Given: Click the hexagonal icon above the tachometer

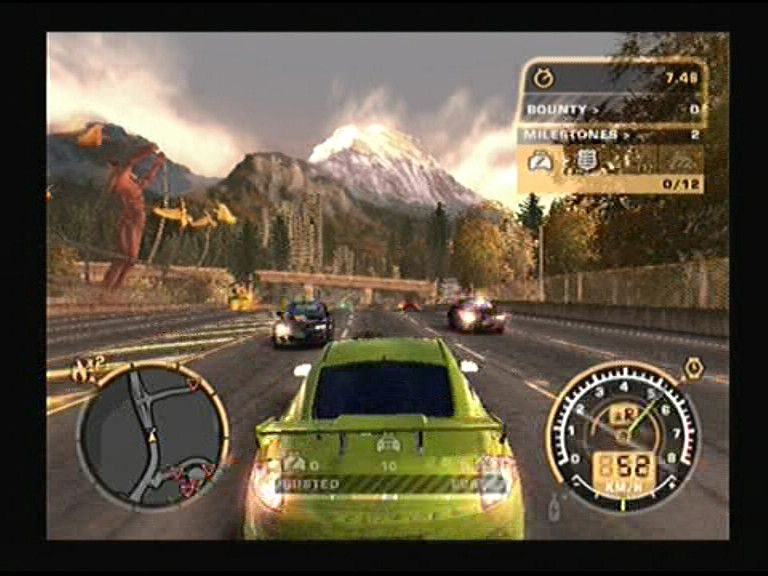Looking at the screenshot, I should click(x=692, y=369).
